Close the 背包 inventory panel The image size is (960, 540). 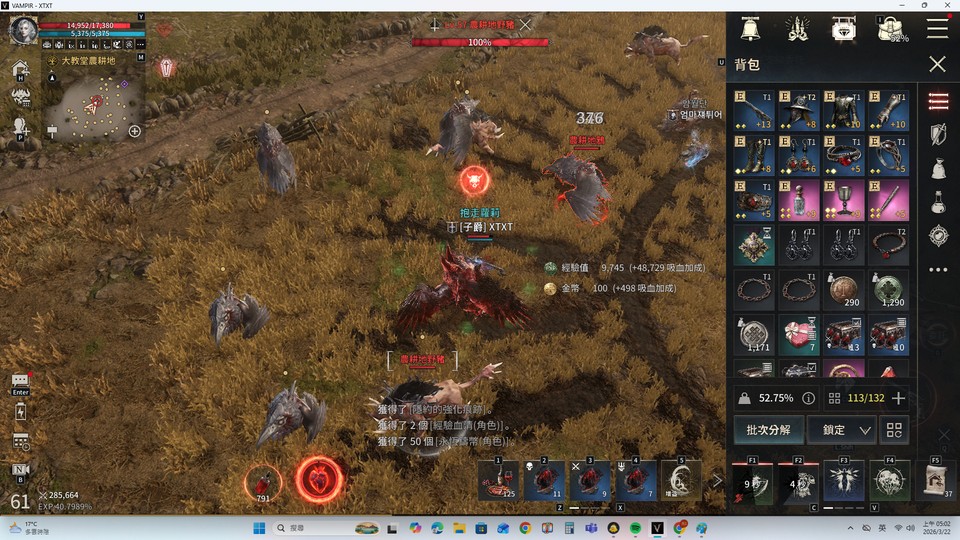click(x=937, y=64)
